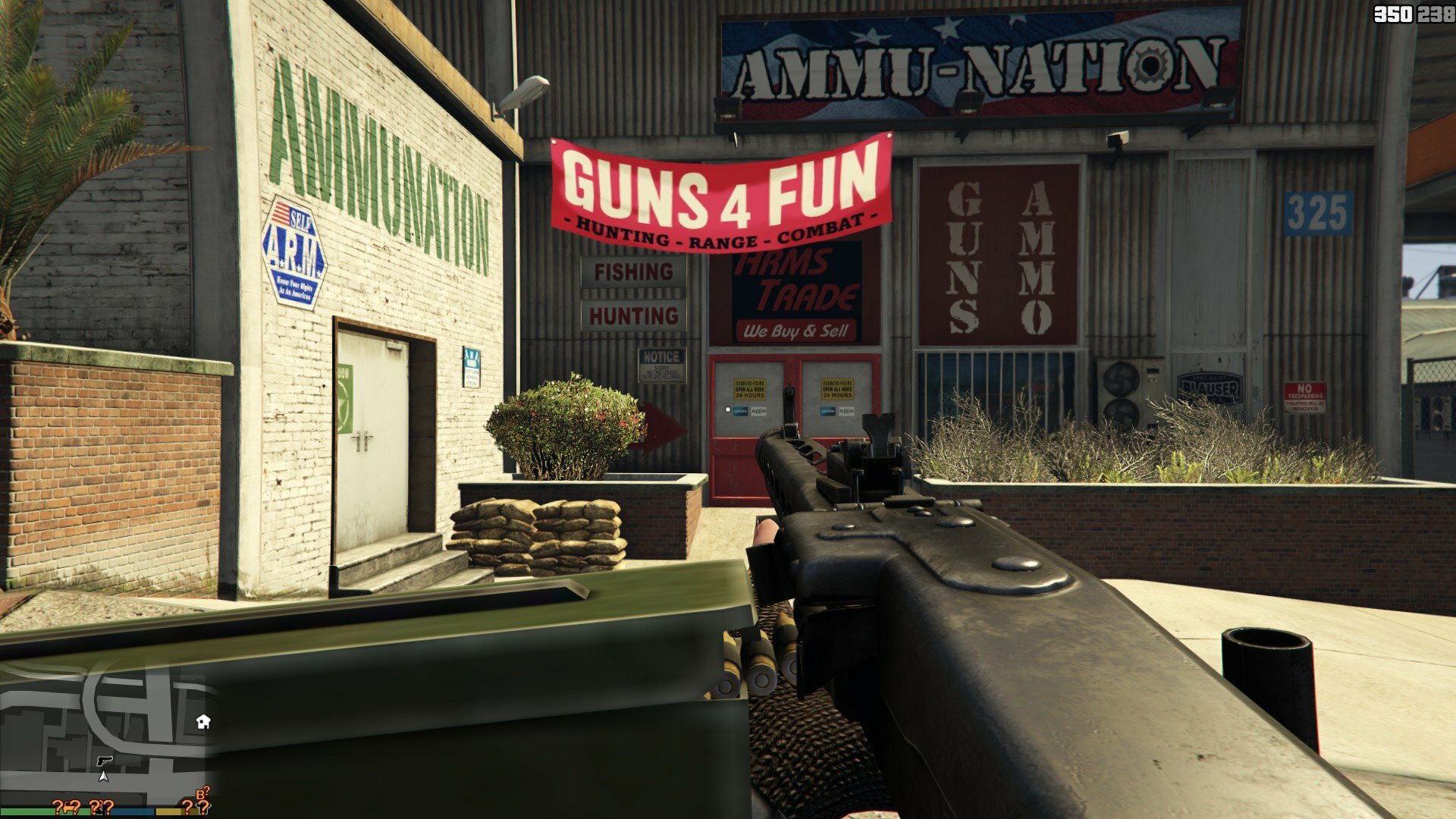
Task: Click the white house marker on the minimap
Action: (202, 721)
